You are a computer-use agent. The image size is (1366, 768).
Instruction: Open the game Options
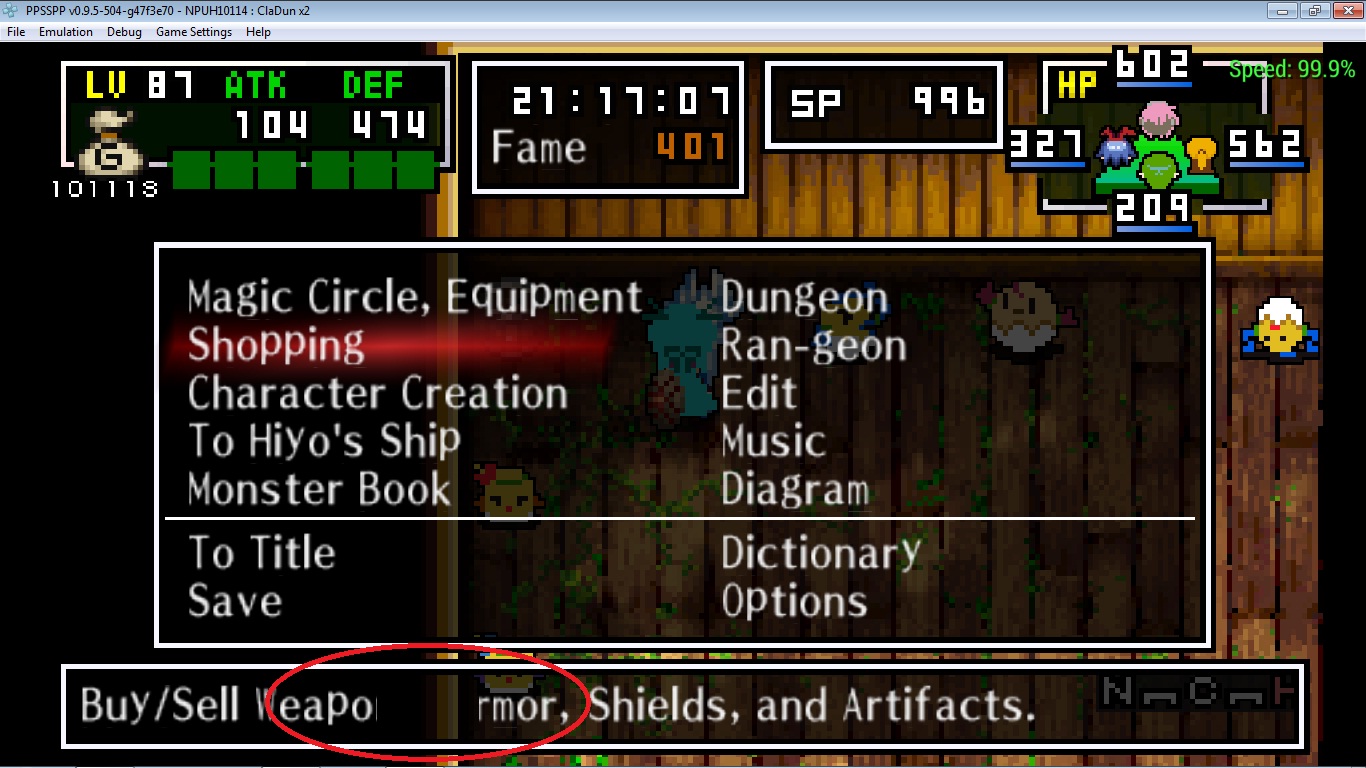click(794, 601)
